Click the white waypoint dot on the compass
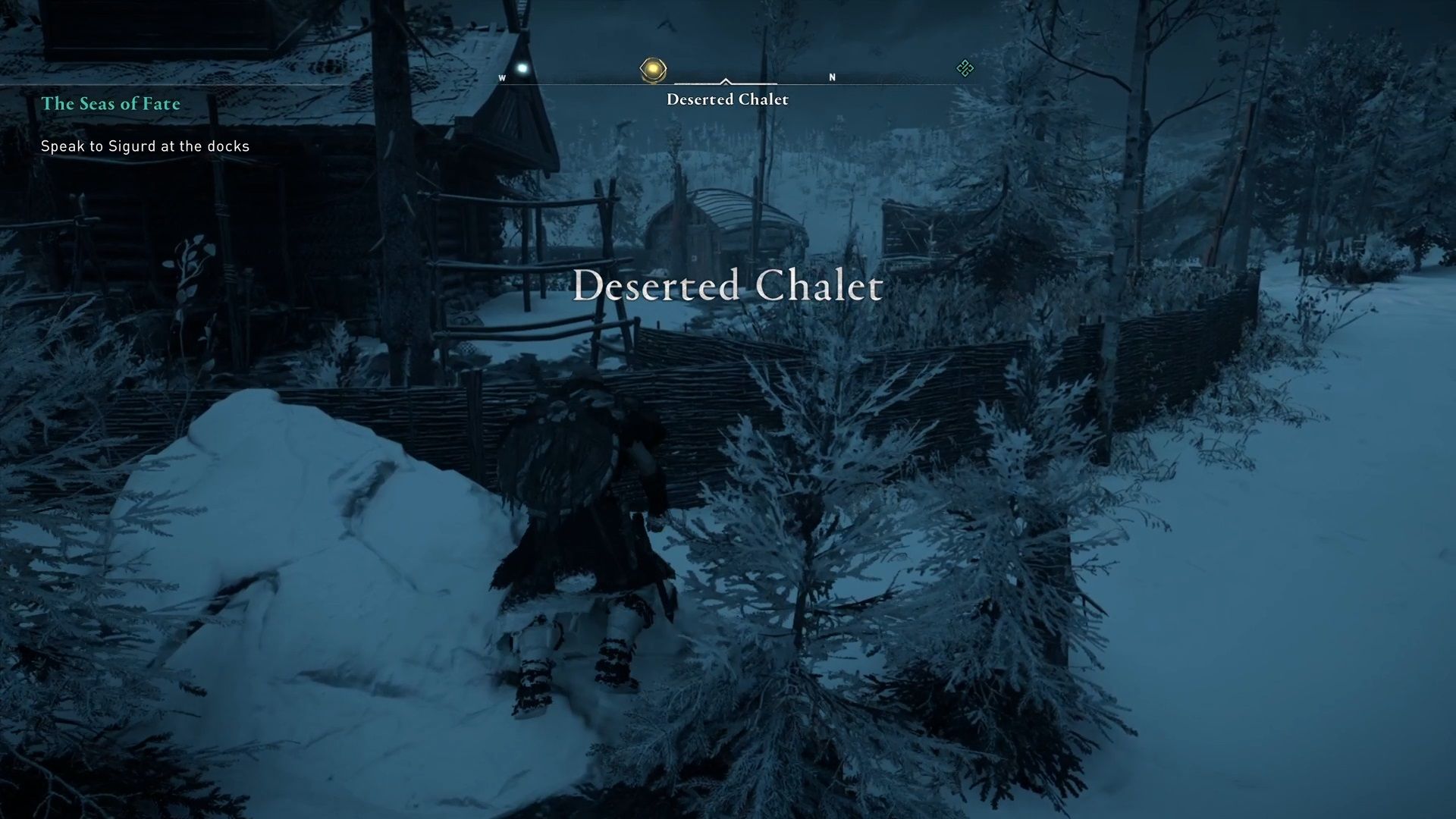This screenshot has width=1456, height=819. (x=522, y=67)
